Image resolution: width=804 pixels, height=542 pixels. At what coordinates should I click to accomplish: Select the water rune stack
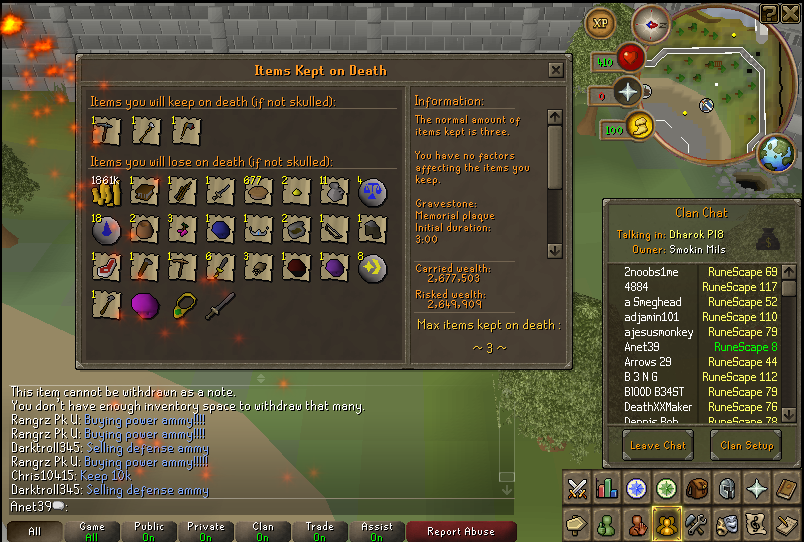(x=106, y=230)
